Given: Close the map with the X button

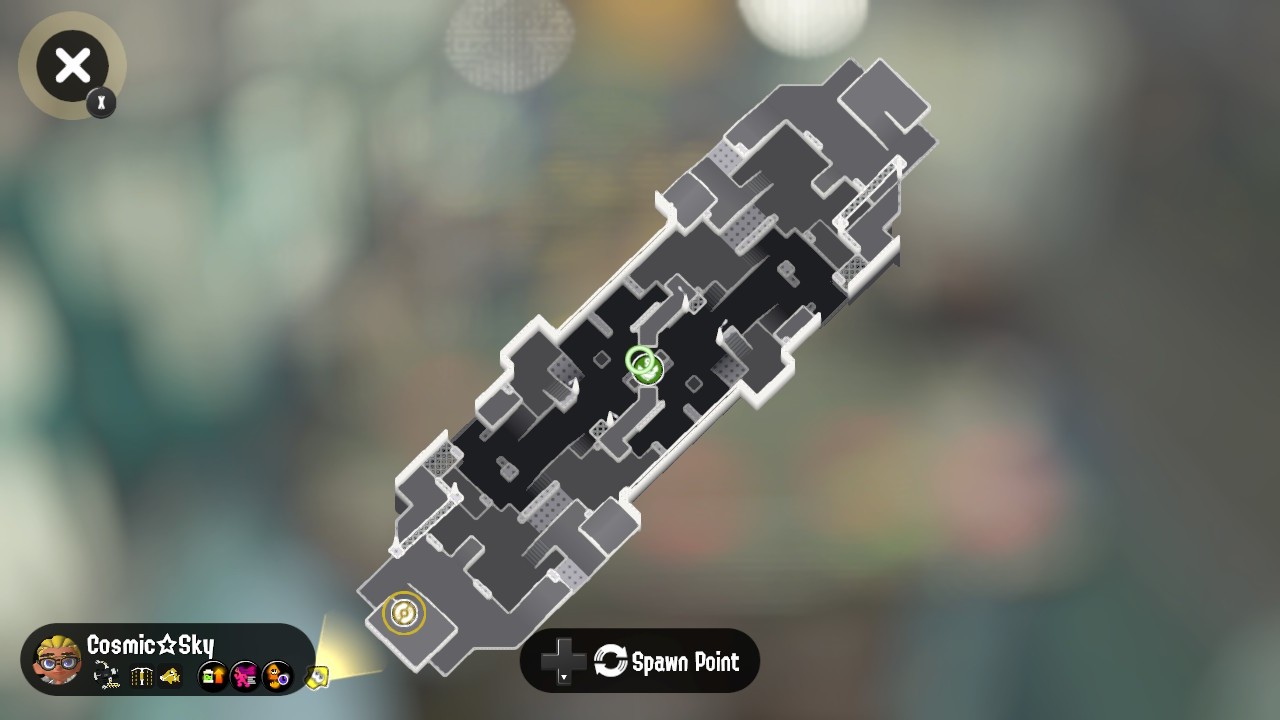Looking at the screenshot, I should pyautogui.click(x=72, y=66).
